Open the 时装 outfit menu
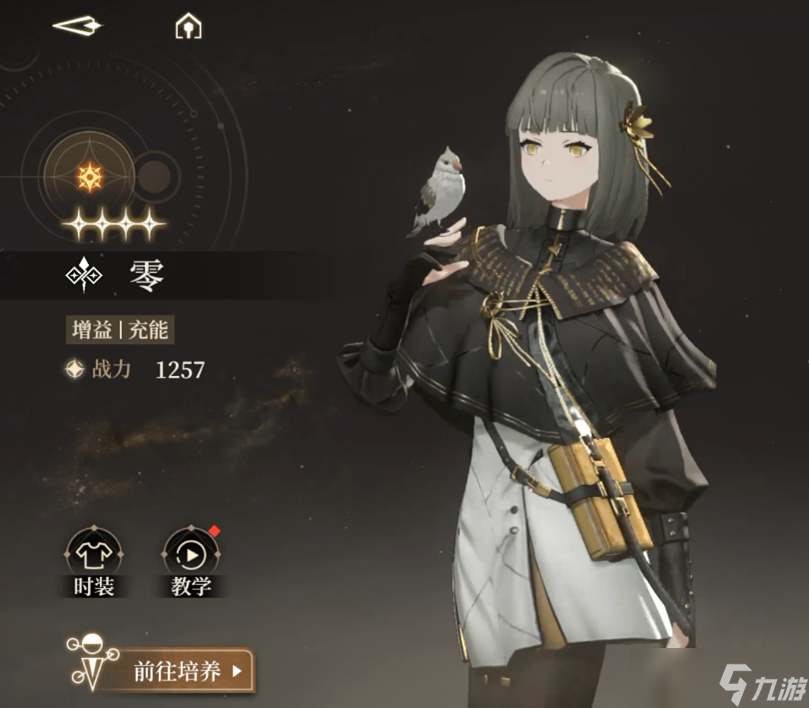The image size is (809, 708). [94, 553]
